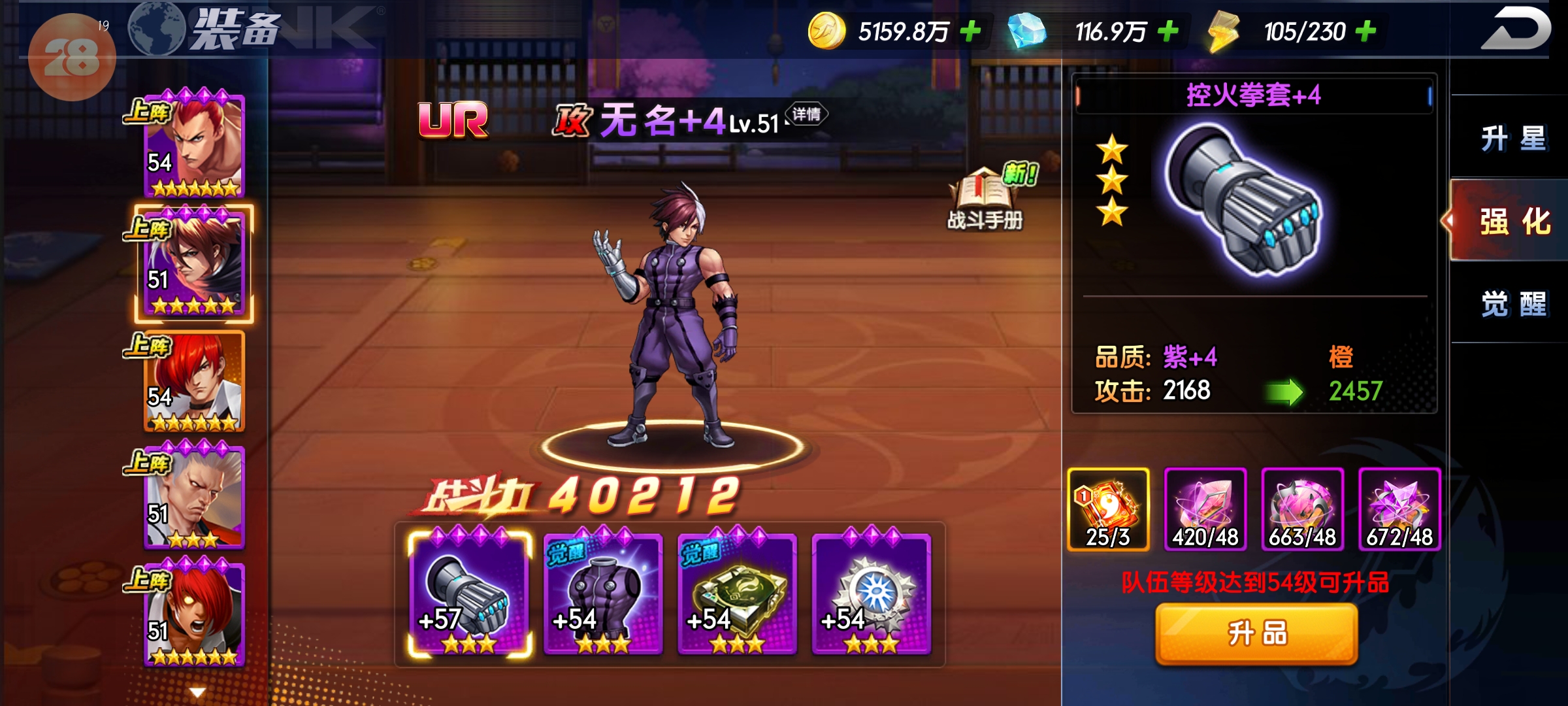Tap the 420/48 pink crystal material
Screen dimensions: 1568x706
(x=1205, y=509)
